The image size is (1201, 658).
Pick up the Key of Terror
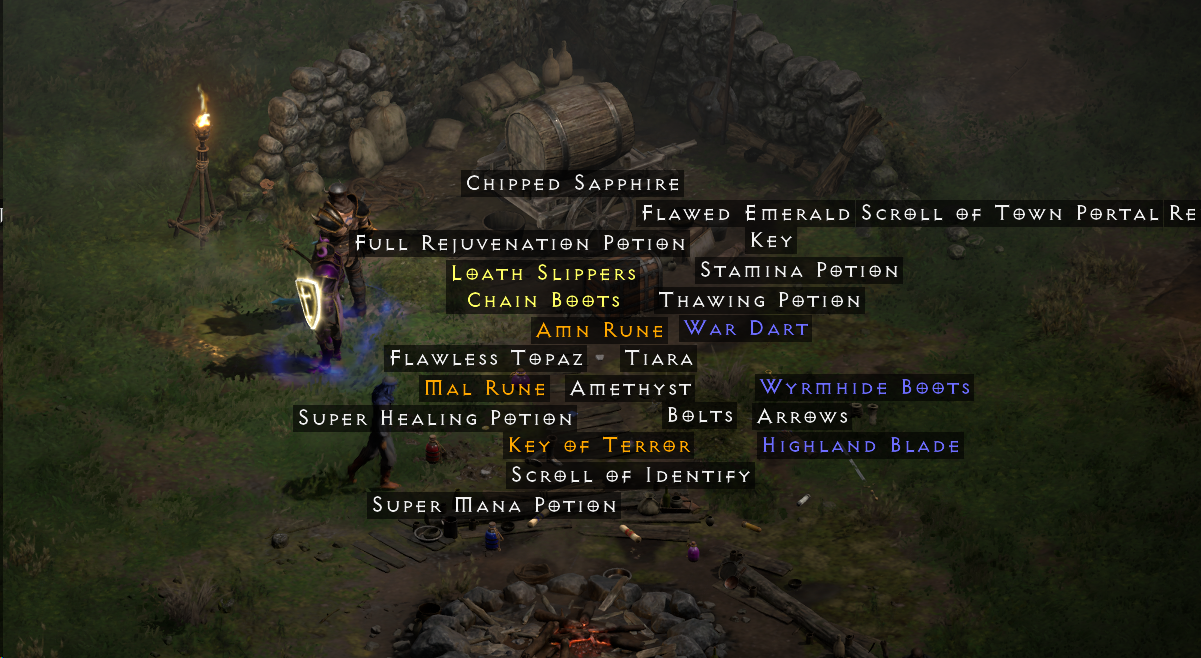point(599,446)
